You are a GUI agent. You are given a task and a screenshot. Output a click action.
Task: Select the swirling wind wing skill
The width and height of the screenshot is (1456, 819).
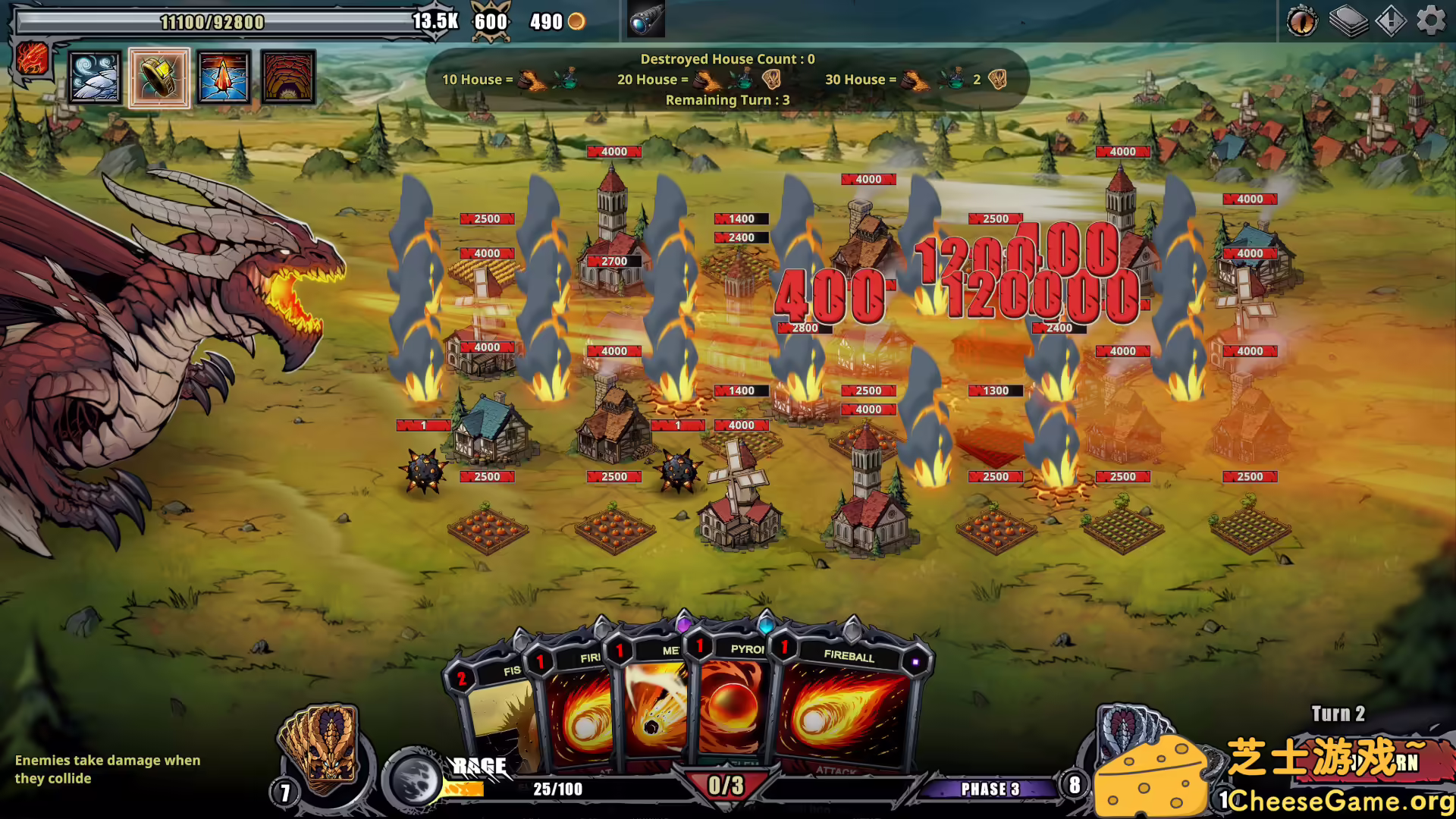click(x=95, y=77)
